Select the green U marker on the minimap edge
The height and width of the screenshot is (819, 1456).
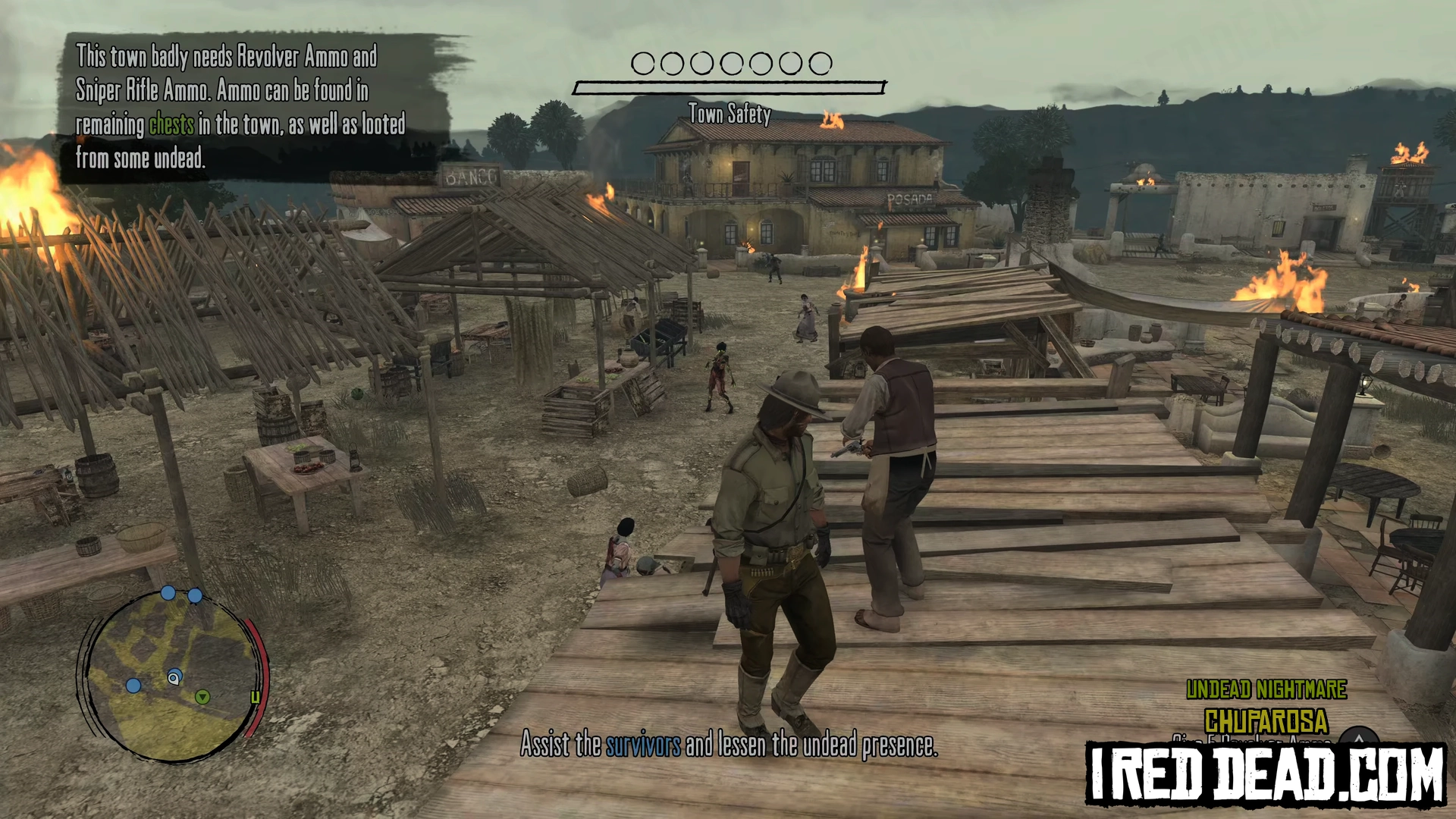tap(256, 697)
